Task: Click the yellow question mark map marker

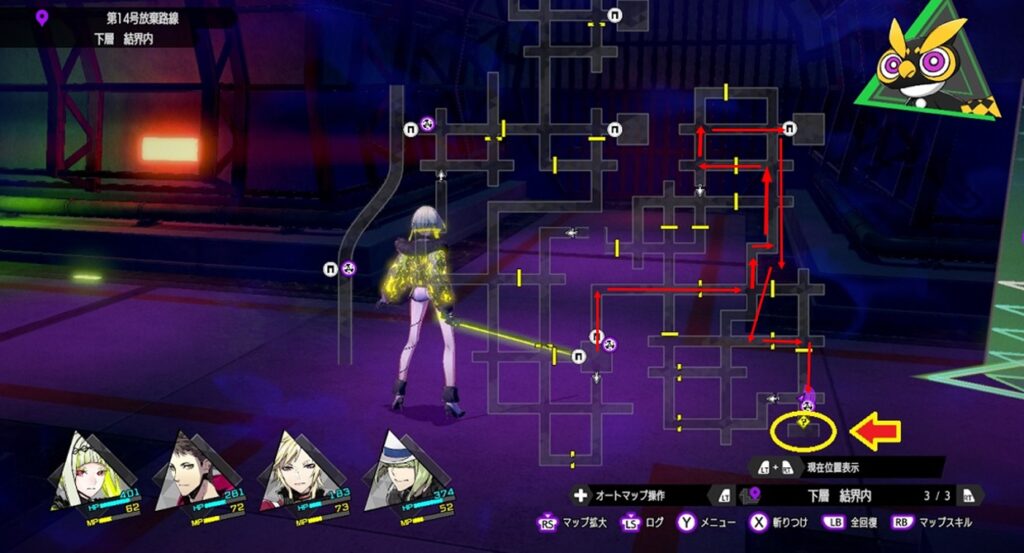Action: 804,423
